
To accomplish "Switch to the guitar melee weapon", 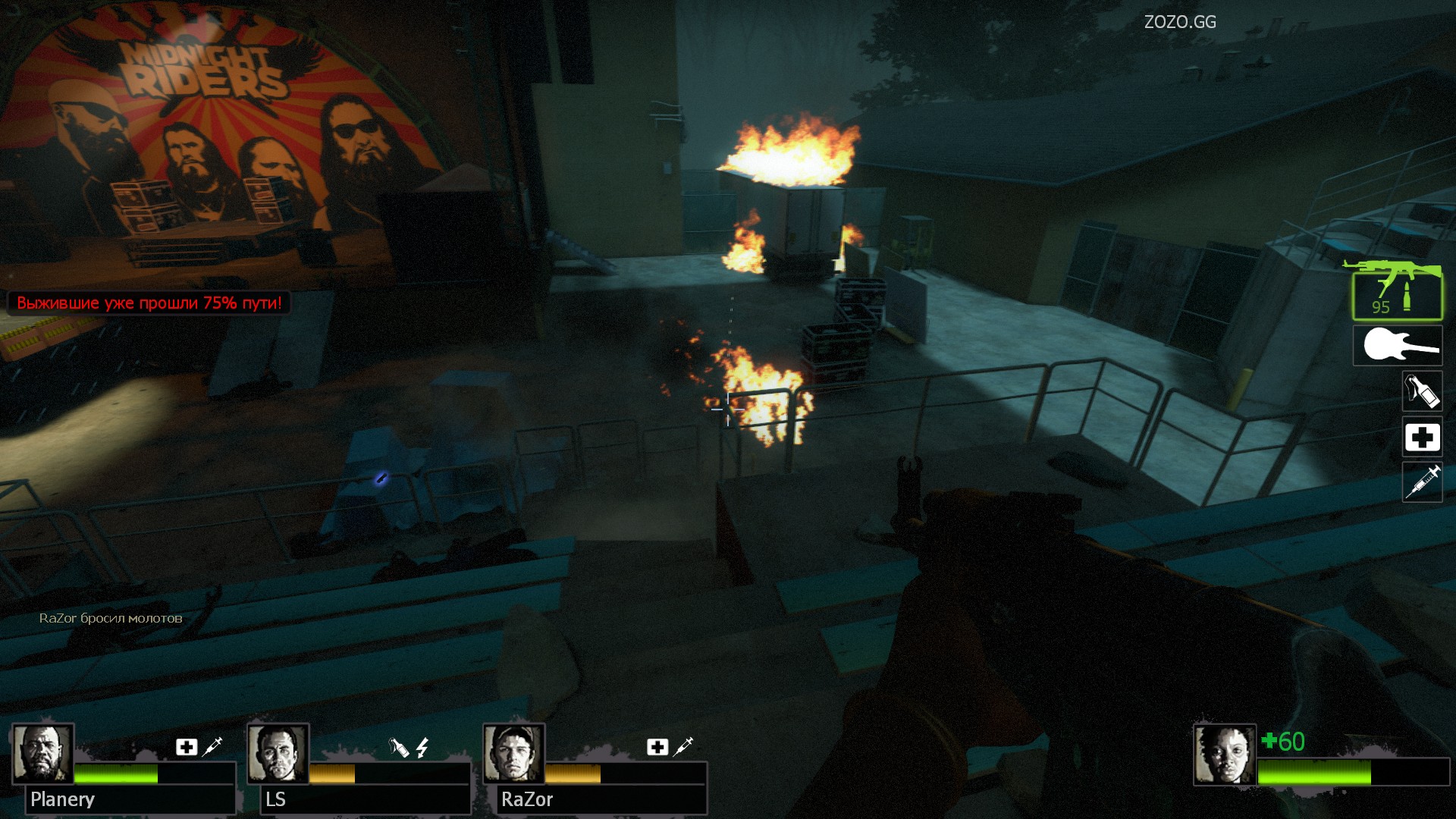I will point(1398,346).
